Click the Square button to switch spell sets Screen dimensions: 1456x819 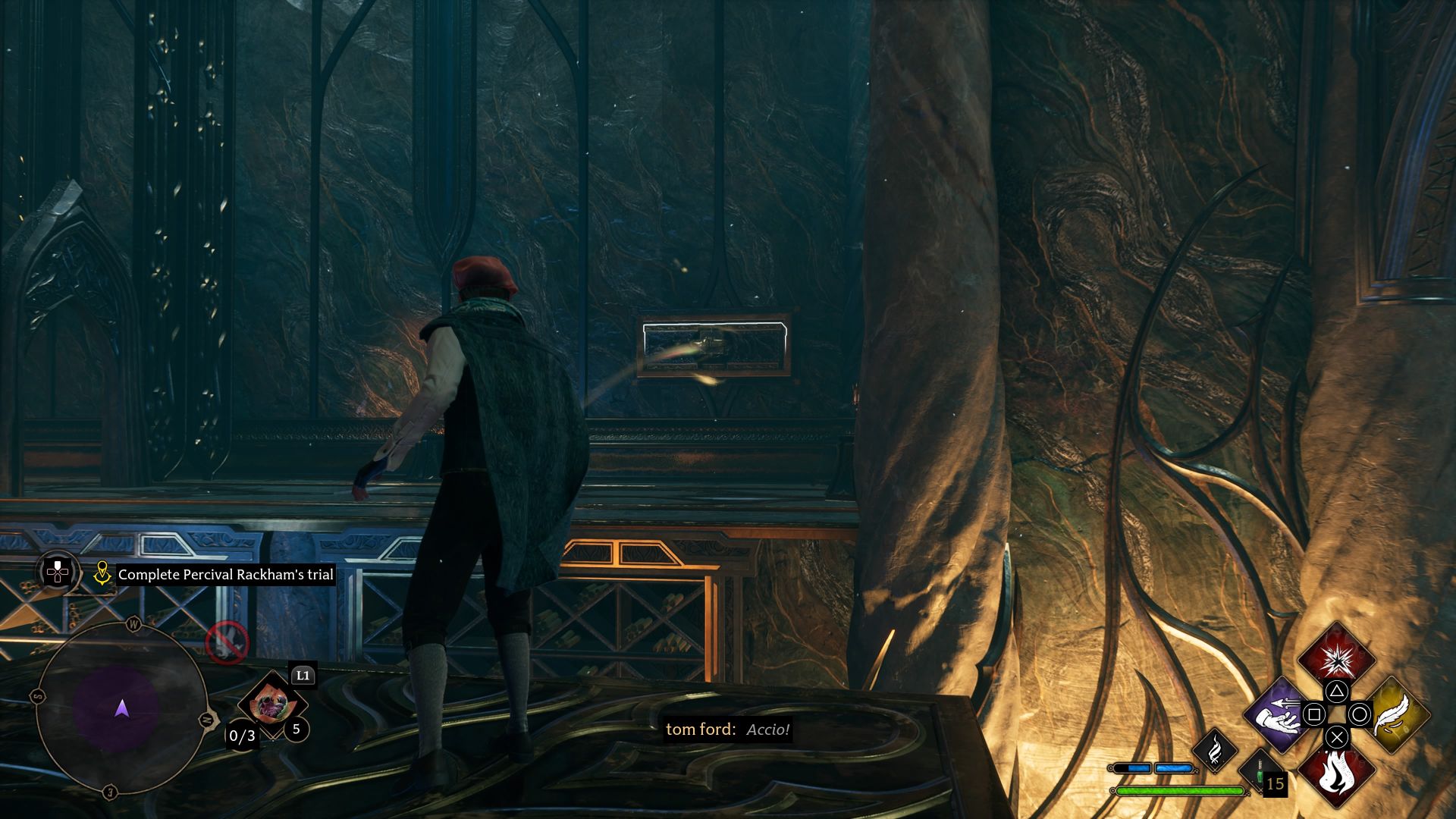[x=1314, y=714]
